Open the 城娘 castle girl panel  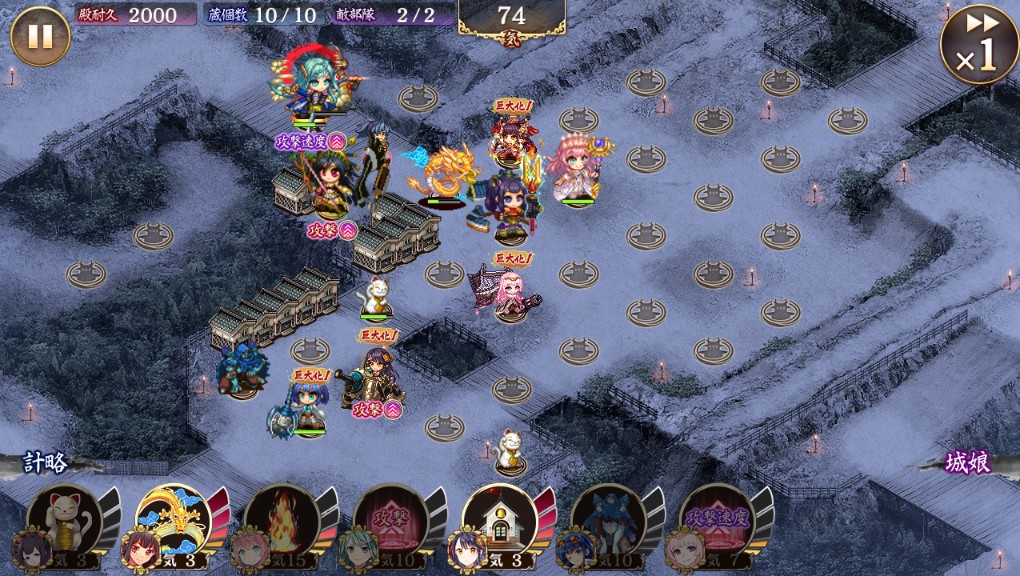tap(968, 464)
